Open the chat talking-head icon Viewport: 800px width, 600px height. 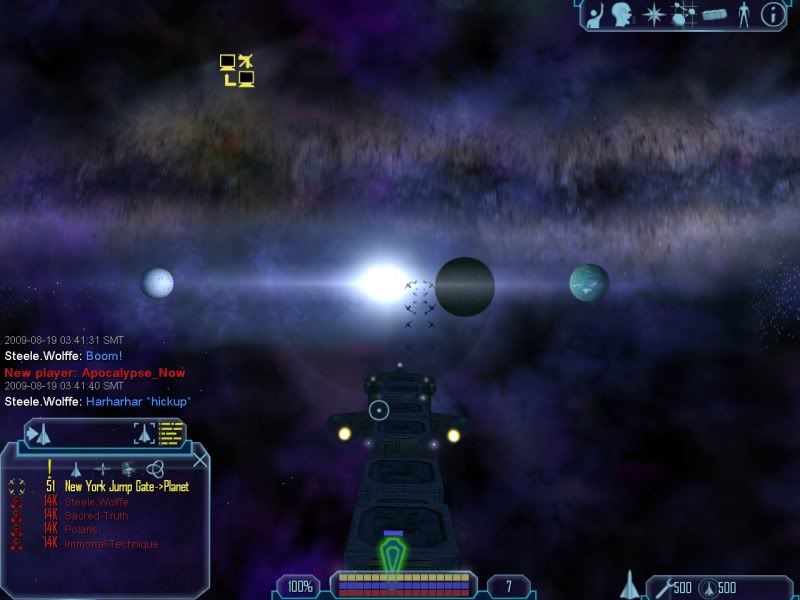coord(624,14)
